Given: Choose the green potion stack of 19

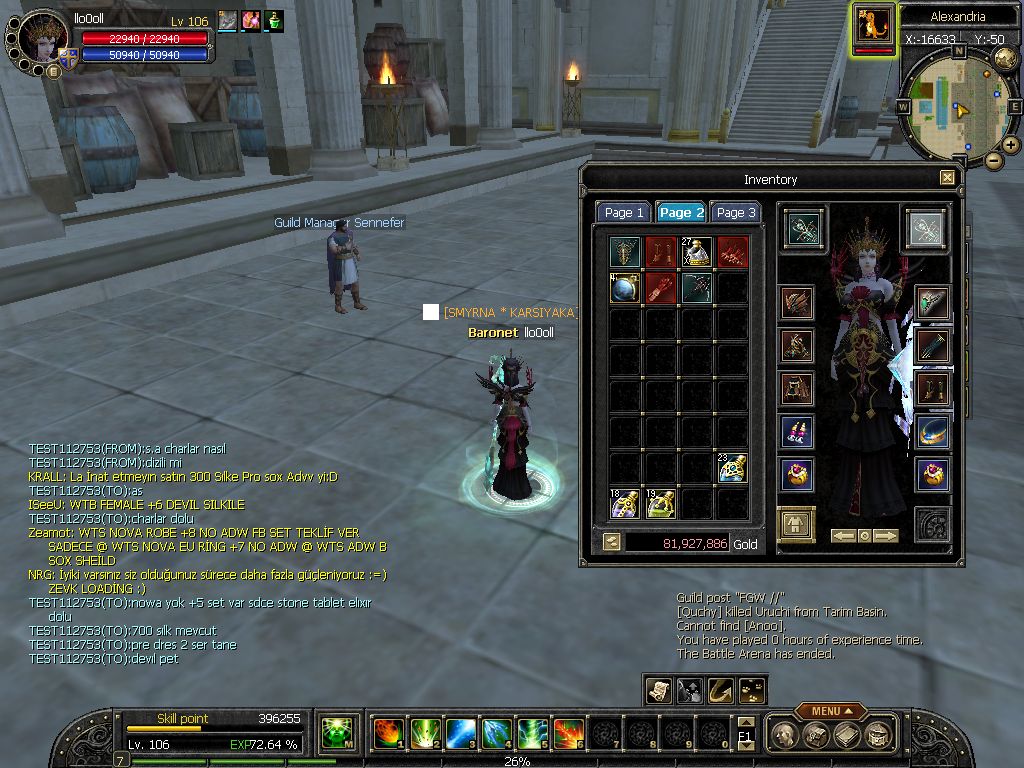Looking at the screenshot, I should click(x=660, y=503).
